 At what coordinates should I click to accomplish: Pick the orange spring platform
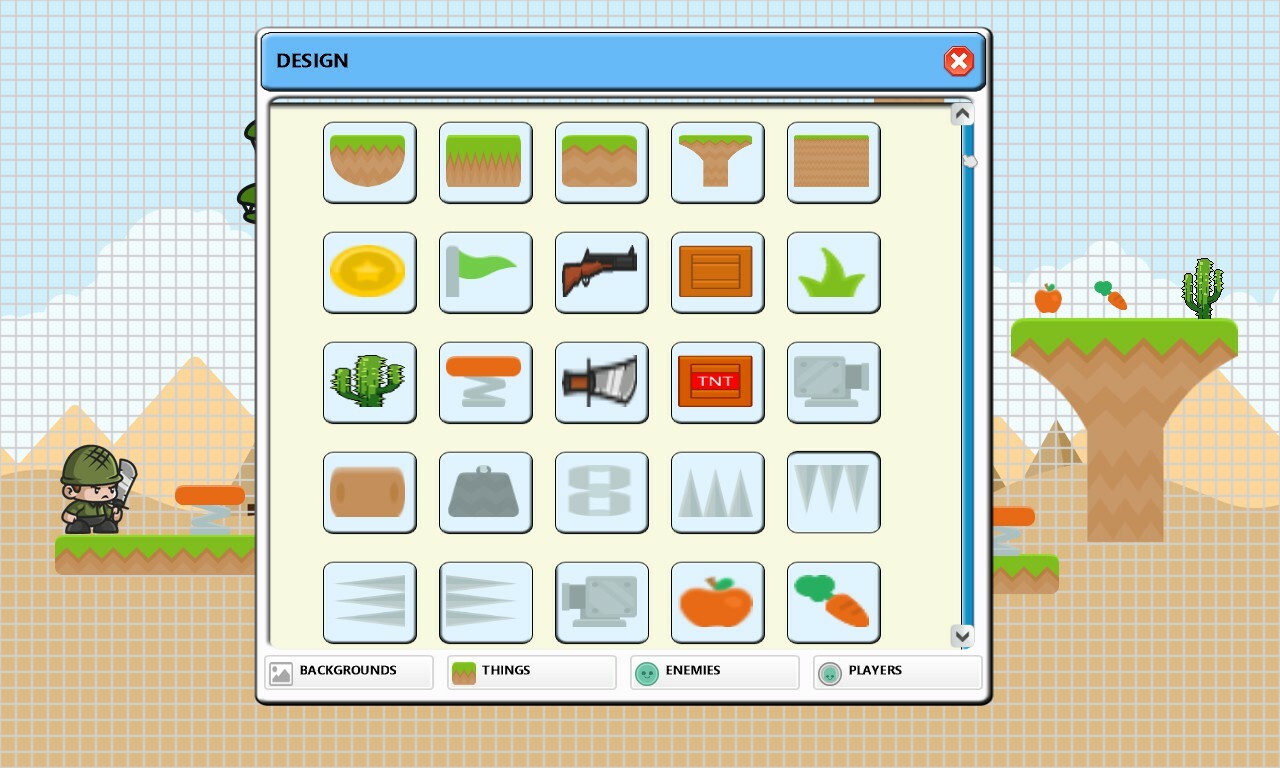(x=485, y=382)
